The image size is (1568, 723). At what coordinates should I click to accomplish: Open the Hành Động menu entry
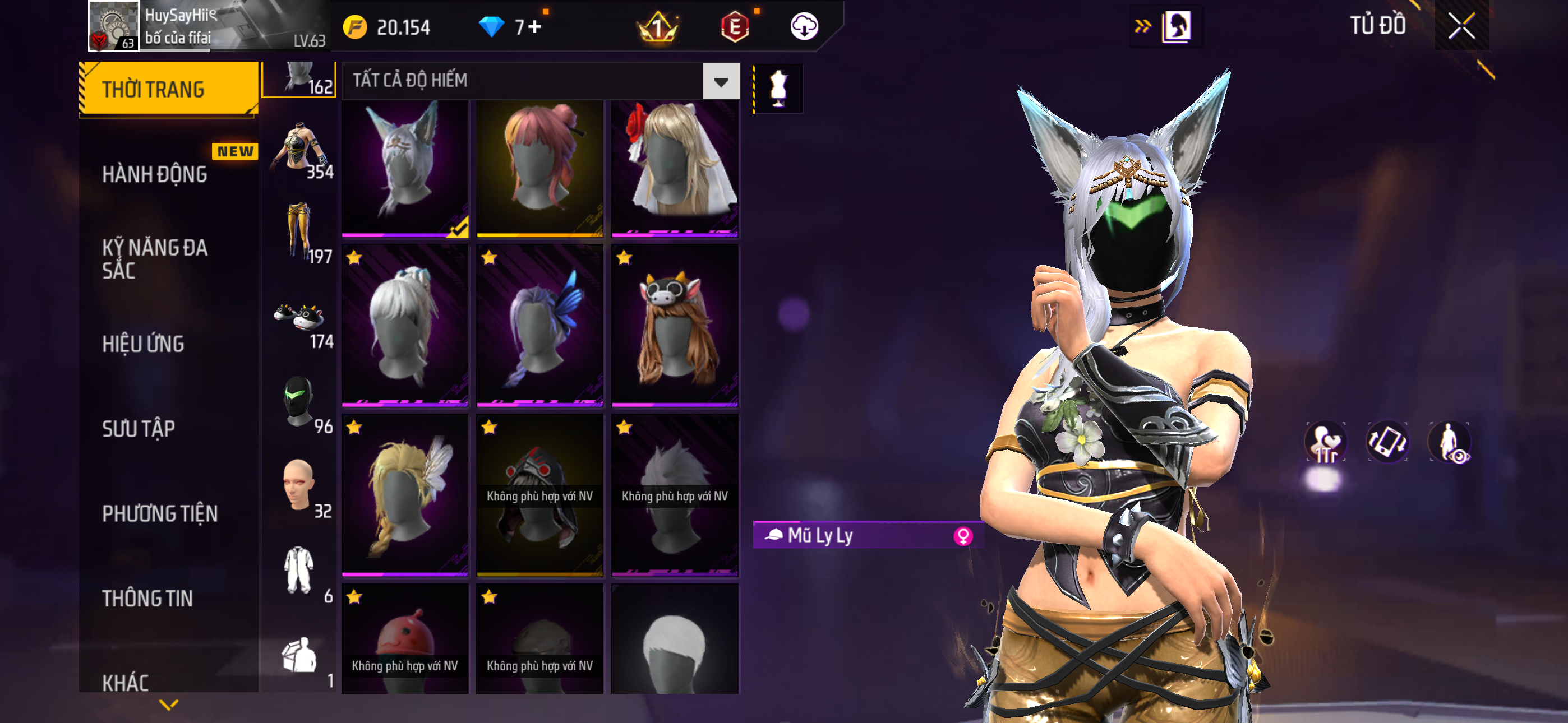[155, 174]
